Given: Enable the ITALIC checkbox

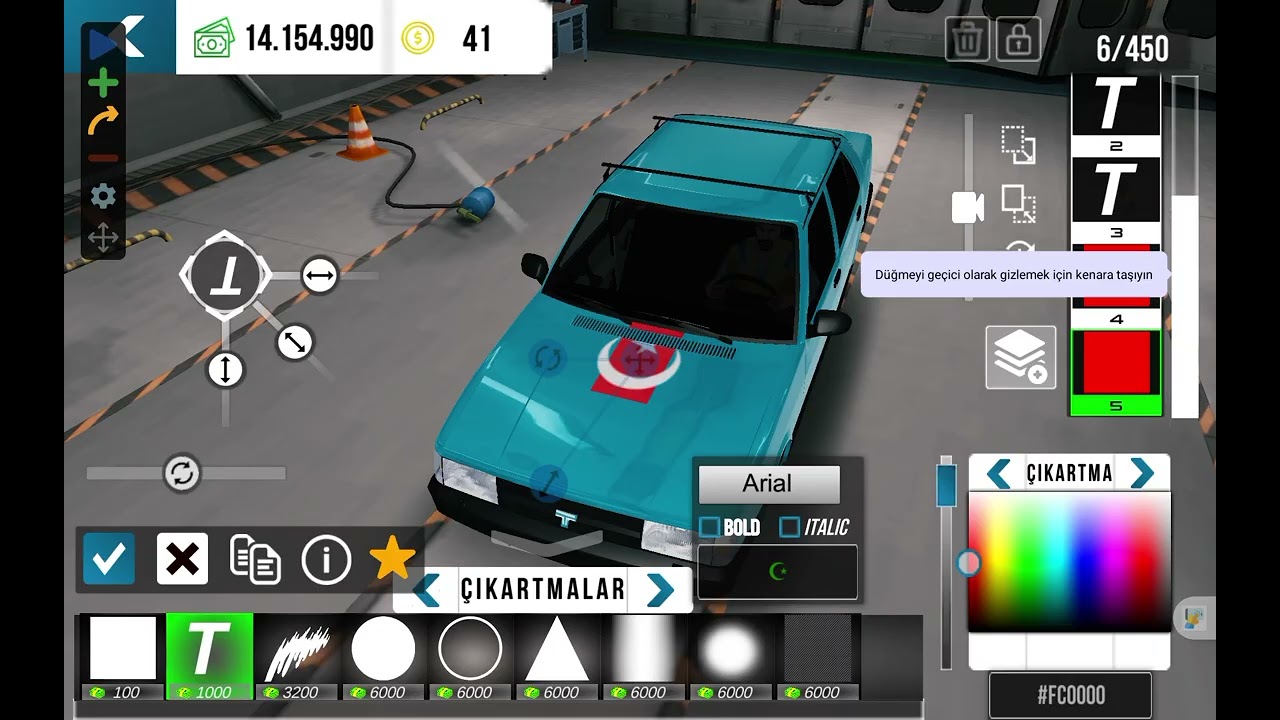Looking at the screenshot, I should (x=790, y=527).
